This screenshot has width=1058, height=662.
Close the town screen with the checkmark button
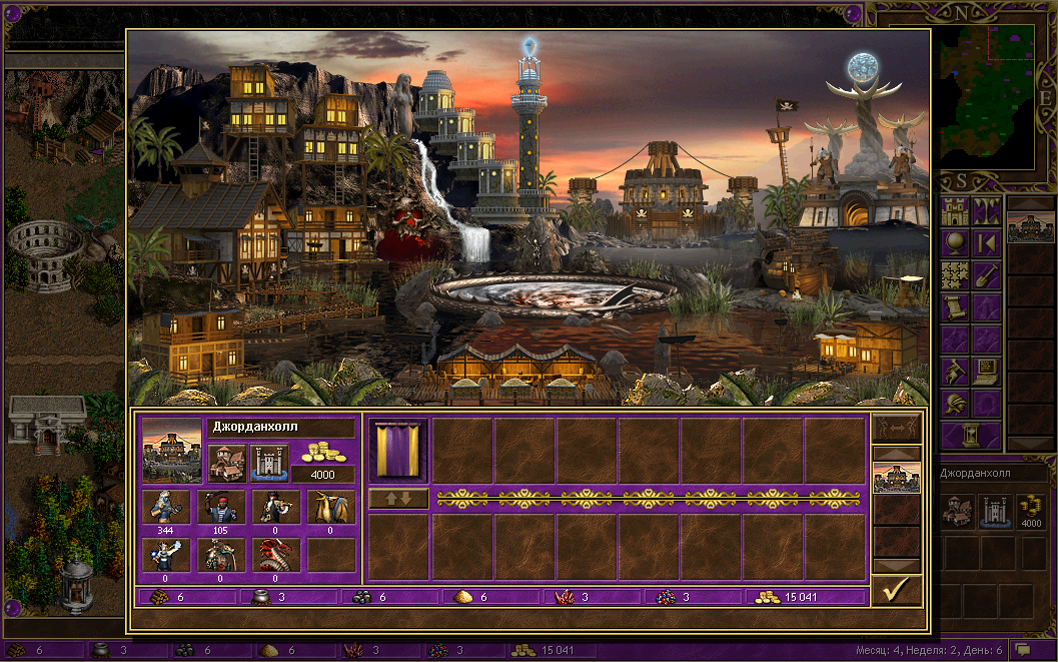point(896,592)
